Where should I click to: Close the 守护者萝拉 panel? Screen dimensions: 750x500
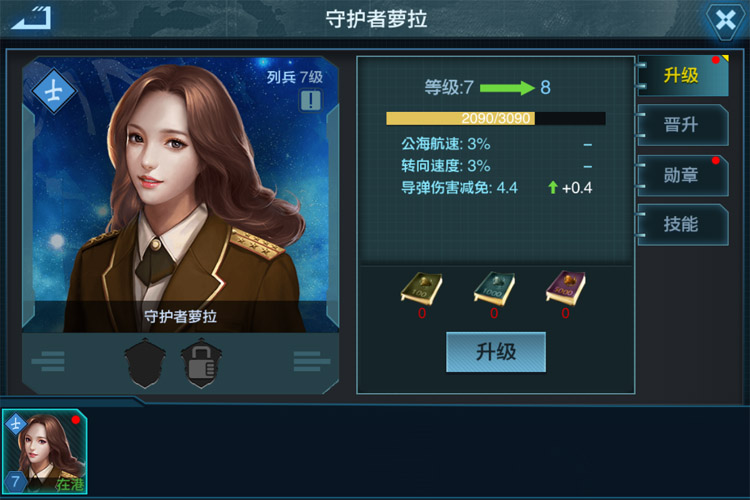(722, 19)
